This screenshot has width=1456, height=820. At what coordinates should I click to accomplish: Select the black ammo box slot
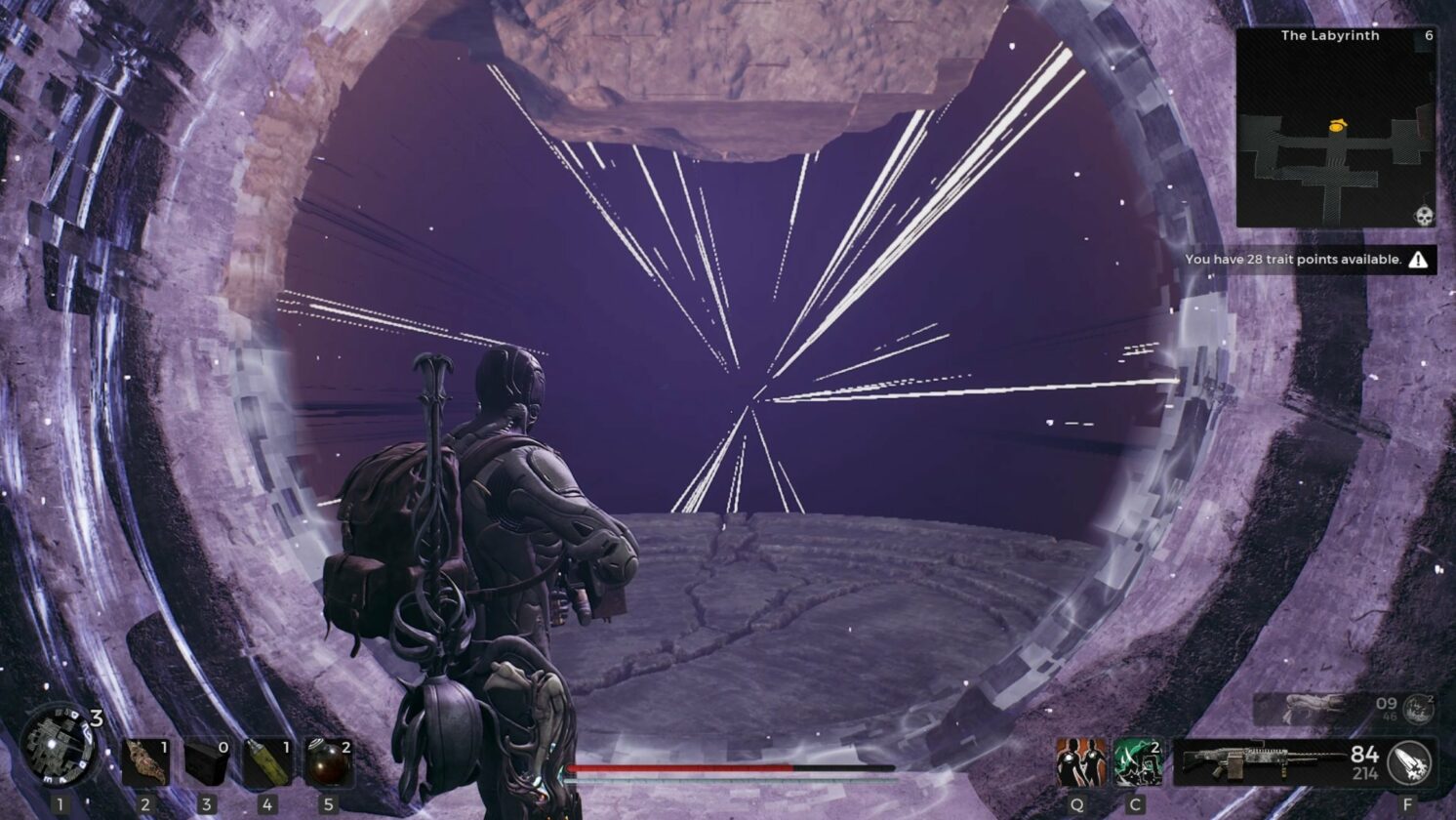(x=207, y=762)
